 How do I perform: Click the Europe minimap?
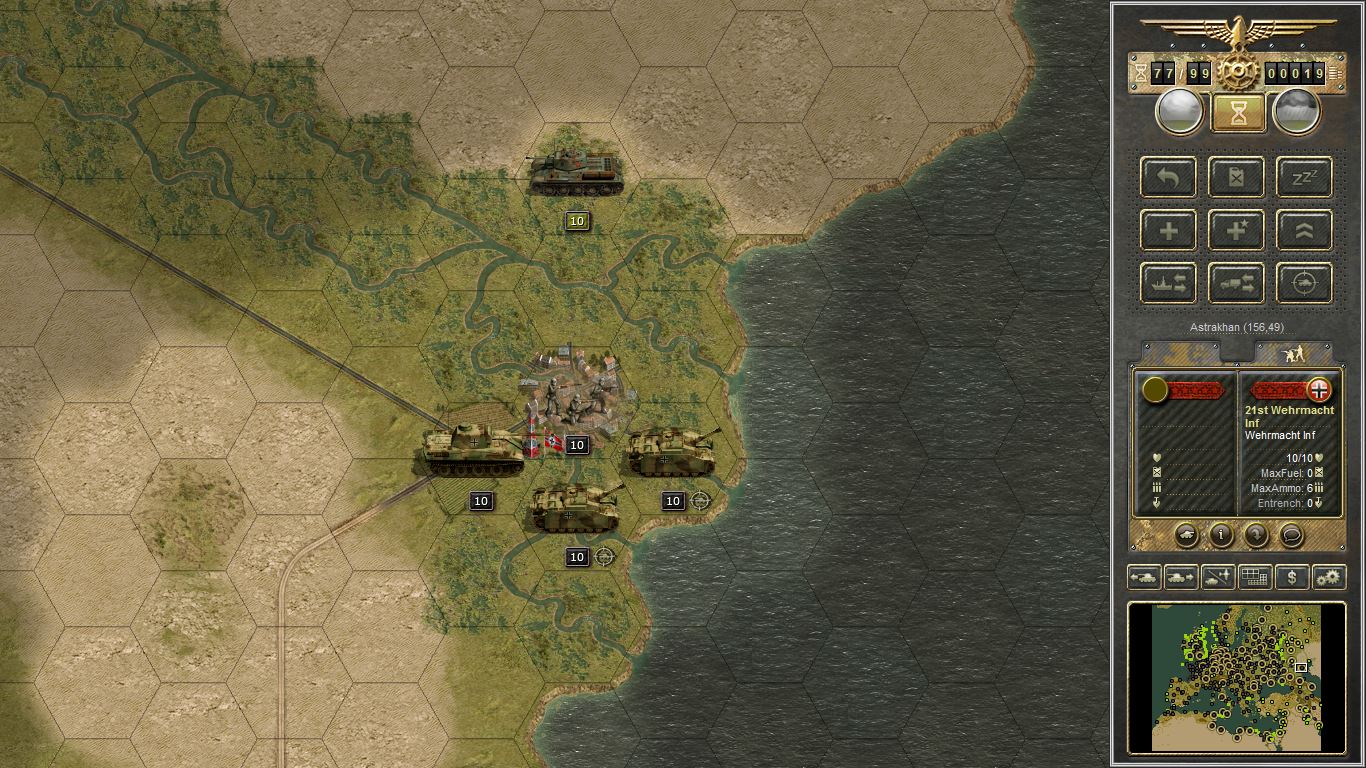(x=1236, y=676)
